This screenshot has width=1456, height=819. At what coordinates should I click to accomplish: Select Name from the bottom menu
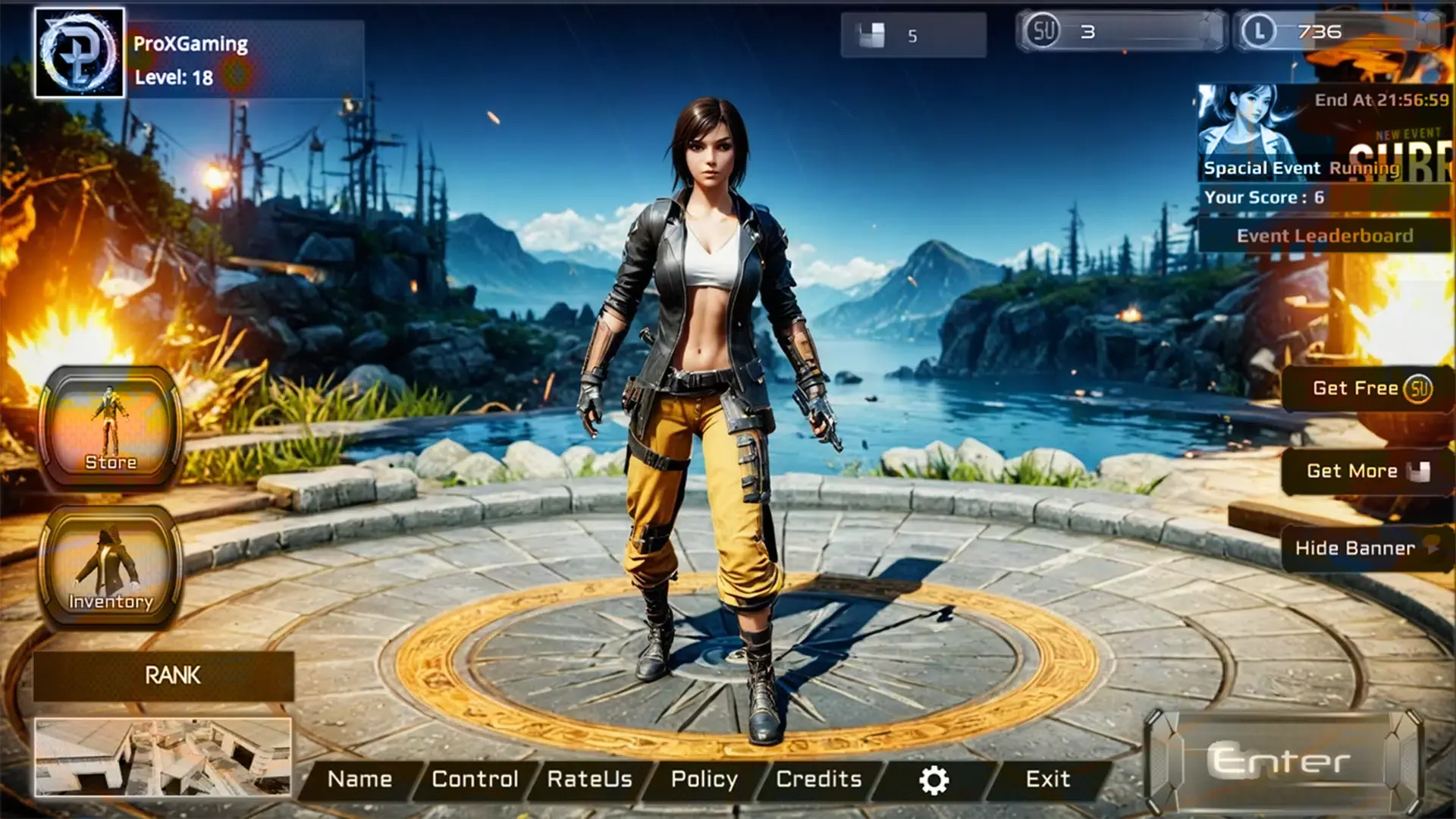[x=360, y=778]
